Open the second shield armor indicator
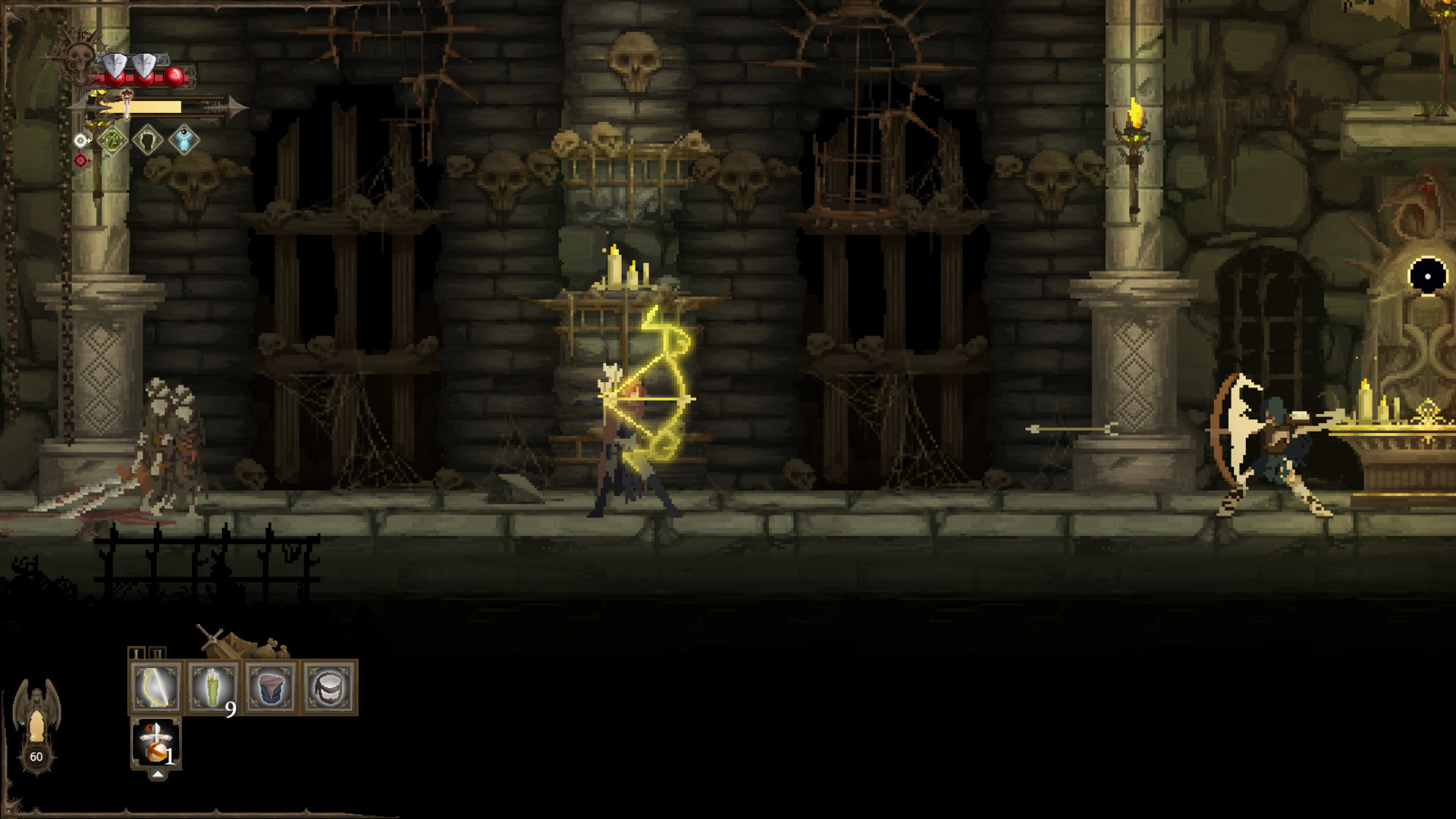The height and width of the screenshot is (819, 1456). (144, 64)
